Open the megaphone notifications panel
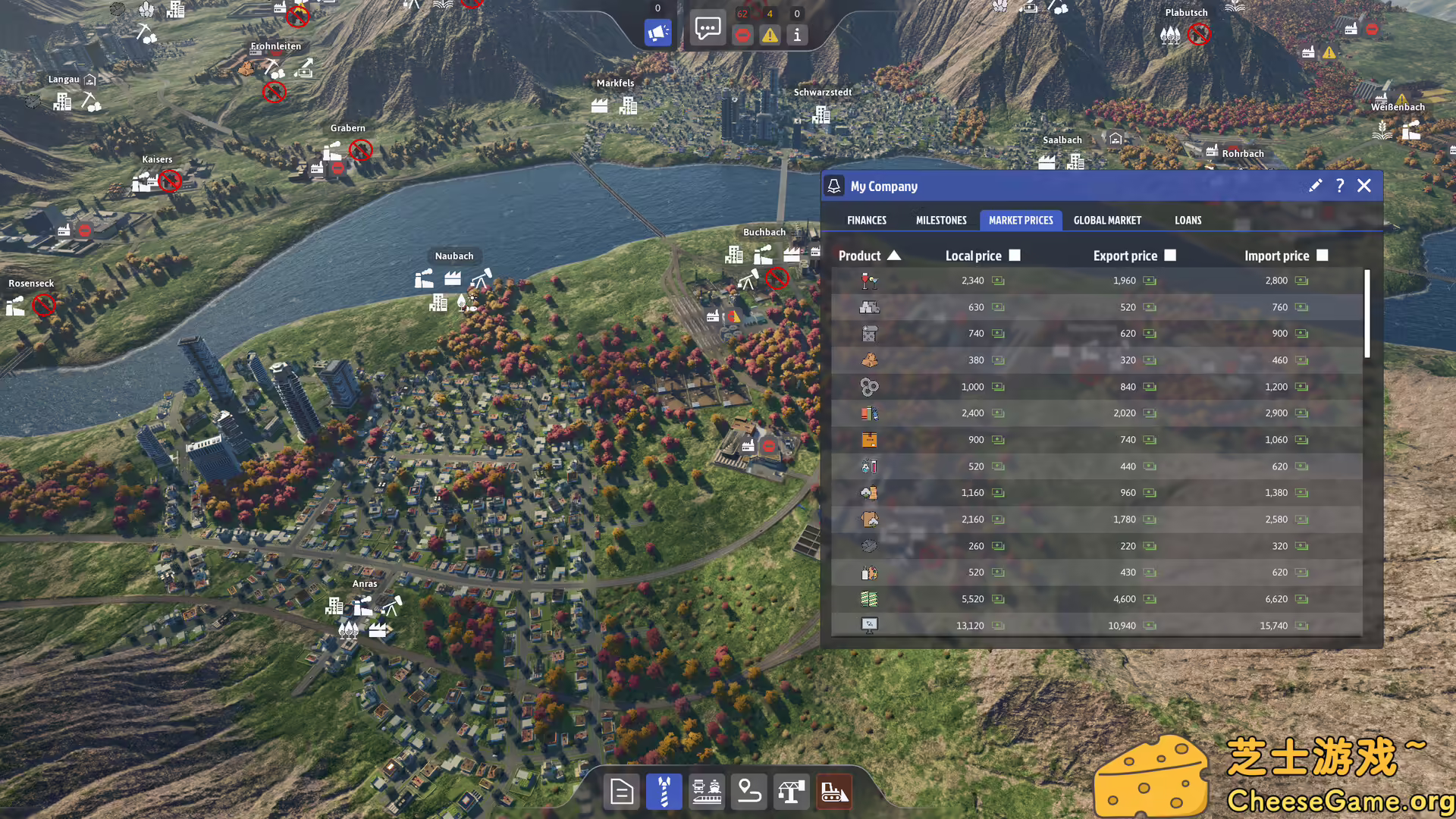Screen dimensions: 1456x819 [657, 33]
